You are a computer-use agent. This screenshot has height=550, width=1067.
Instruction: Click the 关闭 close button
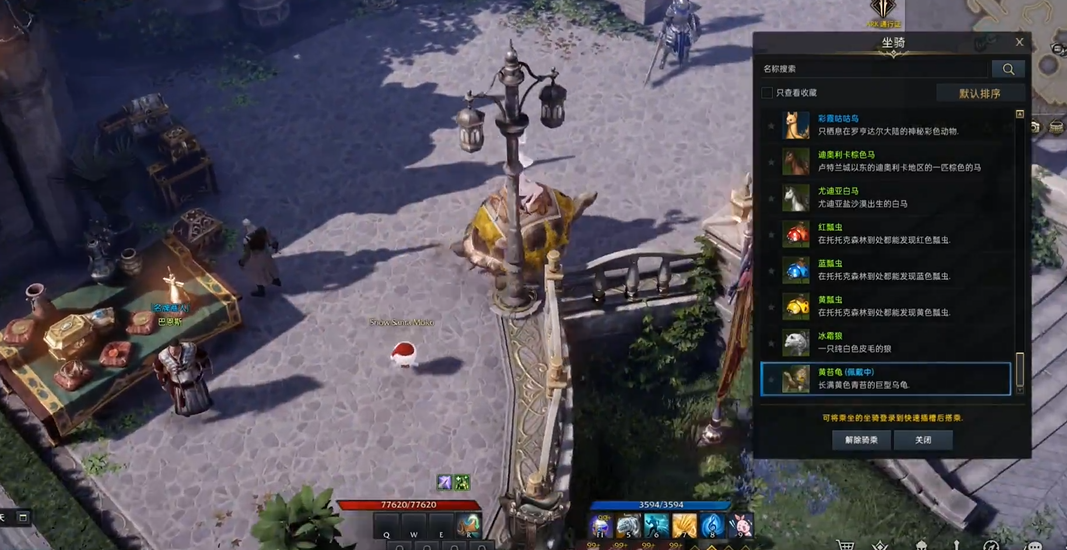click(923, 440)
